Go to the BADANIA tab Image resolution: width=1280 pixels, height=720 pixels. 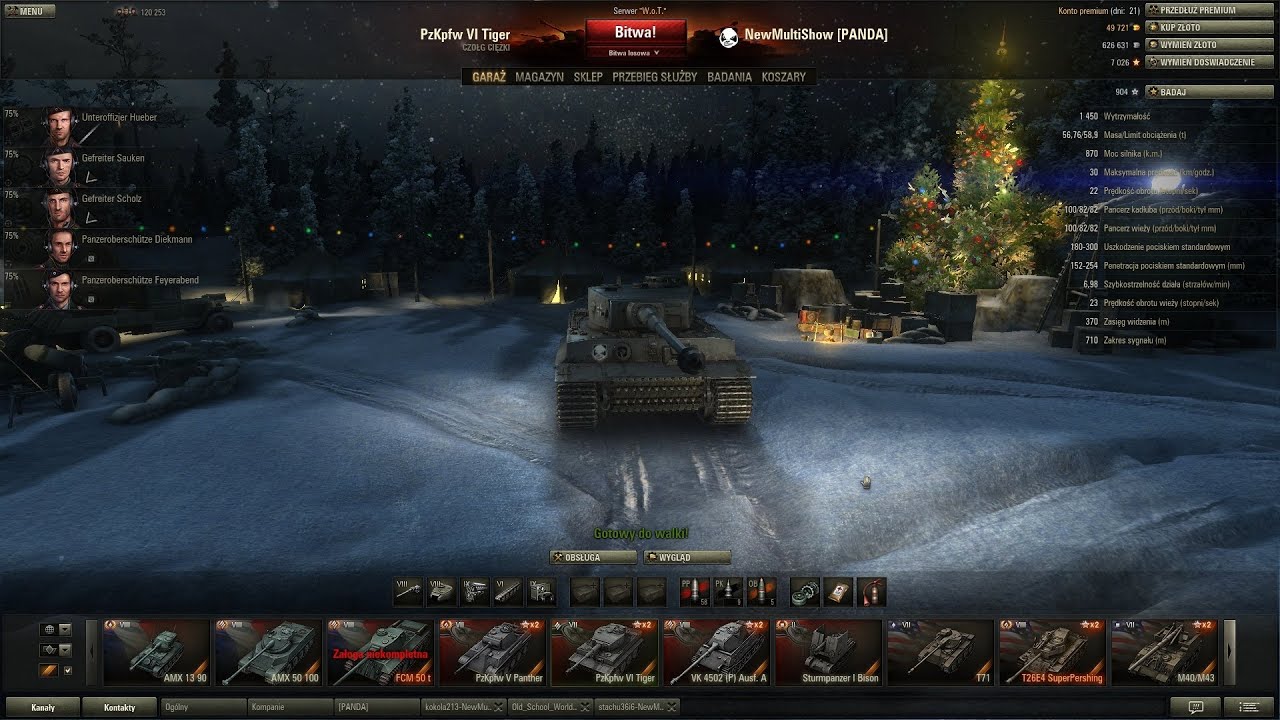[x=729, y=77]
